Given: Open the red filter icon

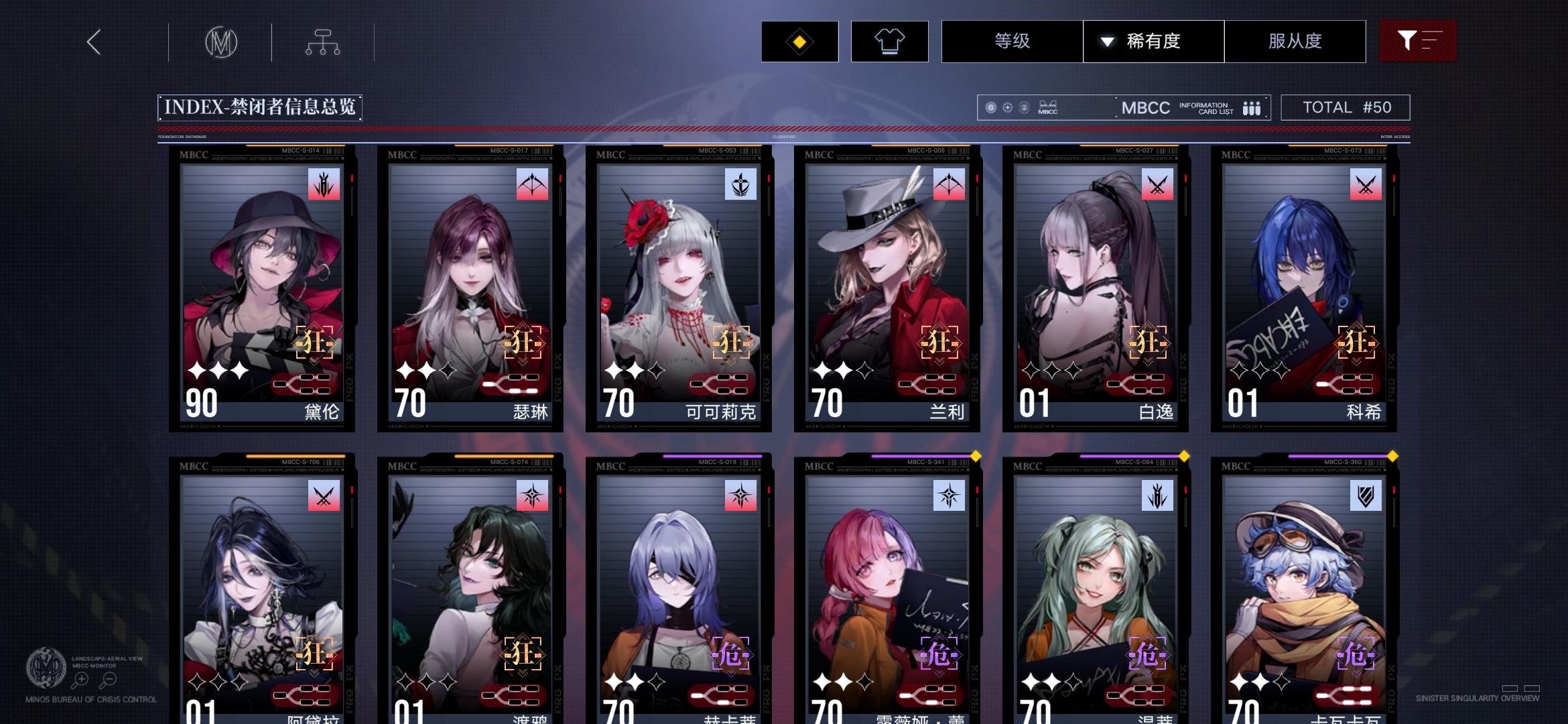Looking at the screenshot, I should click(x=1419, y=41).
